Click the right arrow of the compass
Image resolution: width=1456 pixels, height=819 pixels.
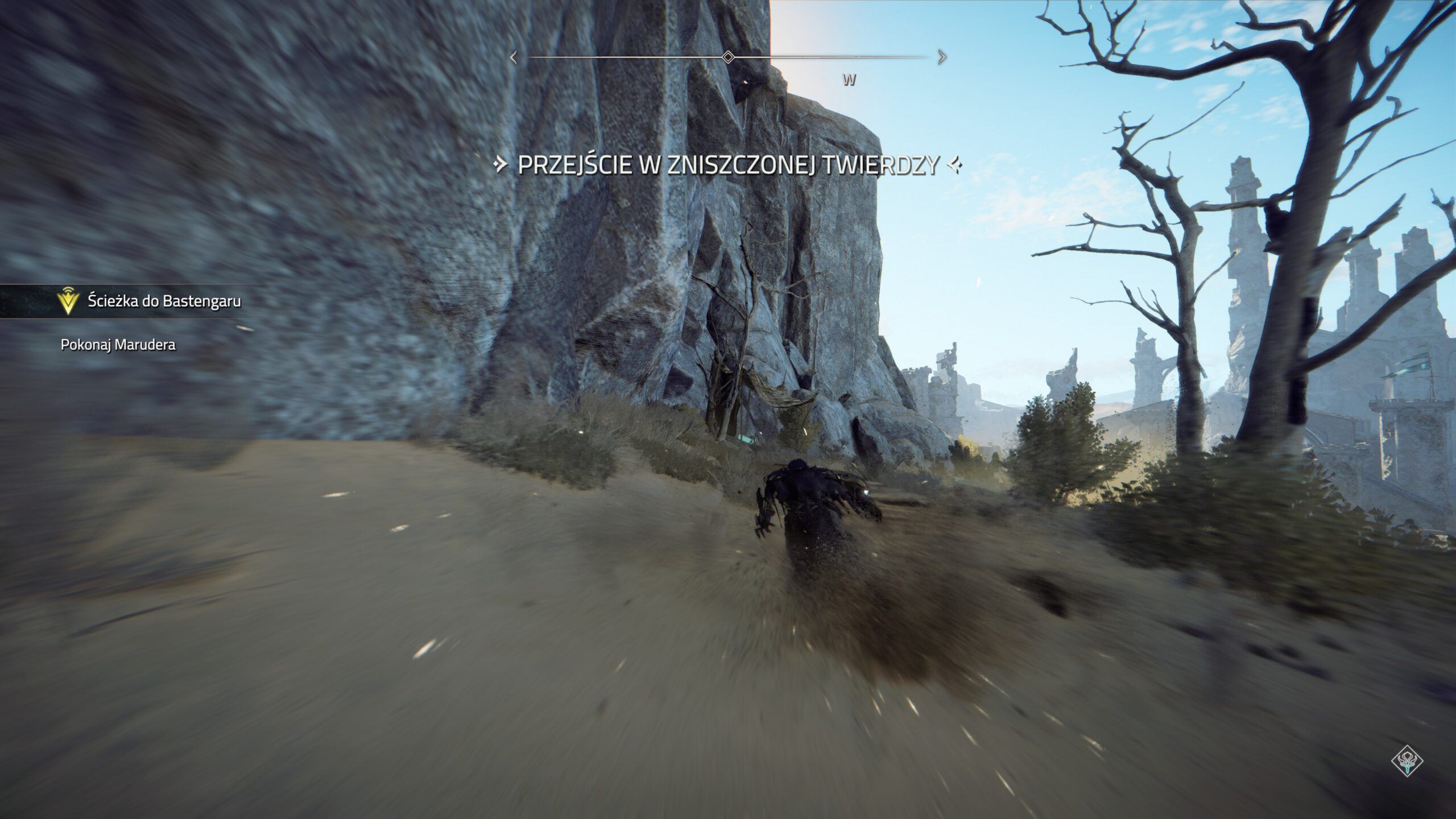pos(942,57)
